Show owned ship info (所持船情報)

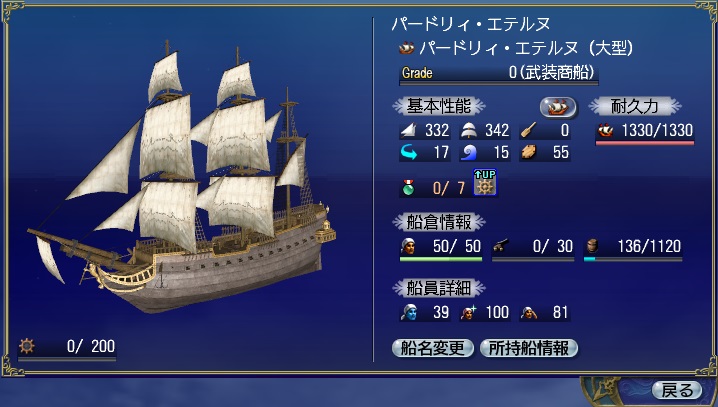pos(530,349)
